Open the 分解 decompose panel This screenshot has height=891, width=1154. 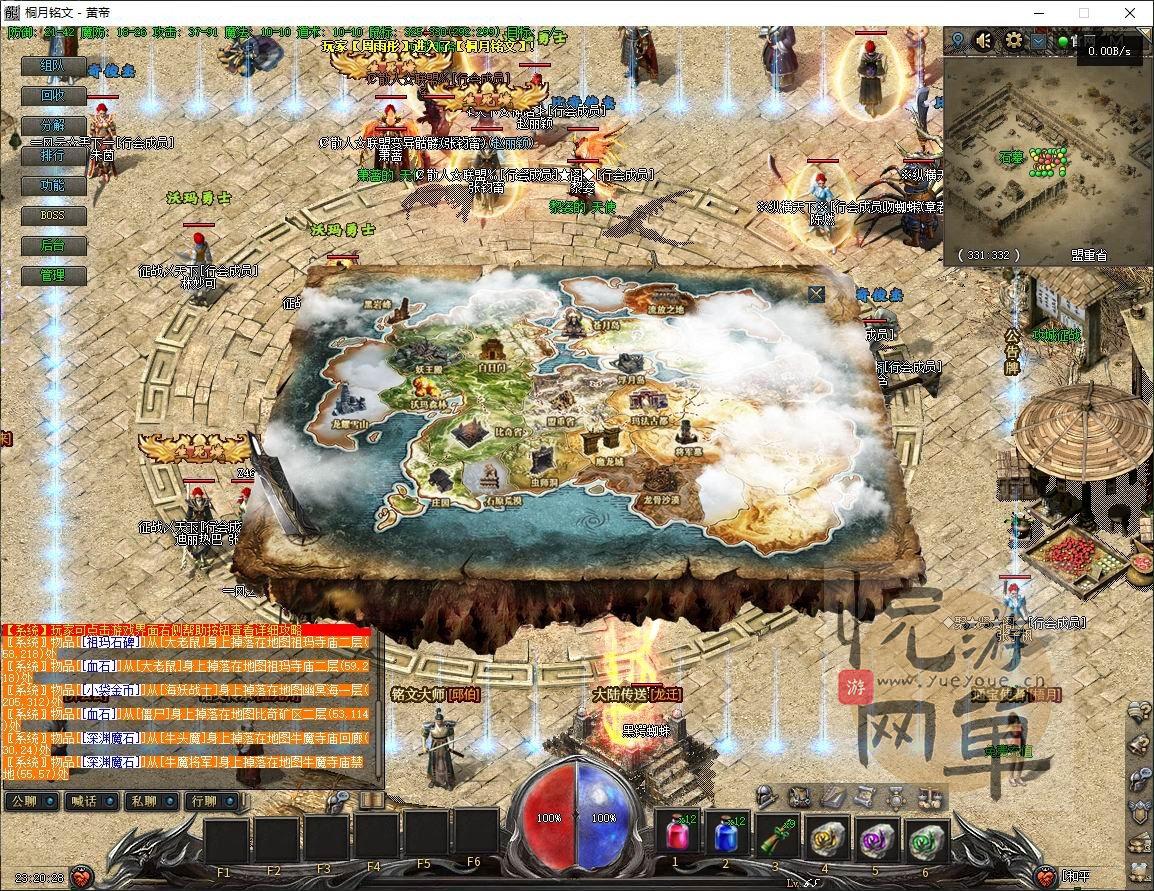[x=52, y=126]
